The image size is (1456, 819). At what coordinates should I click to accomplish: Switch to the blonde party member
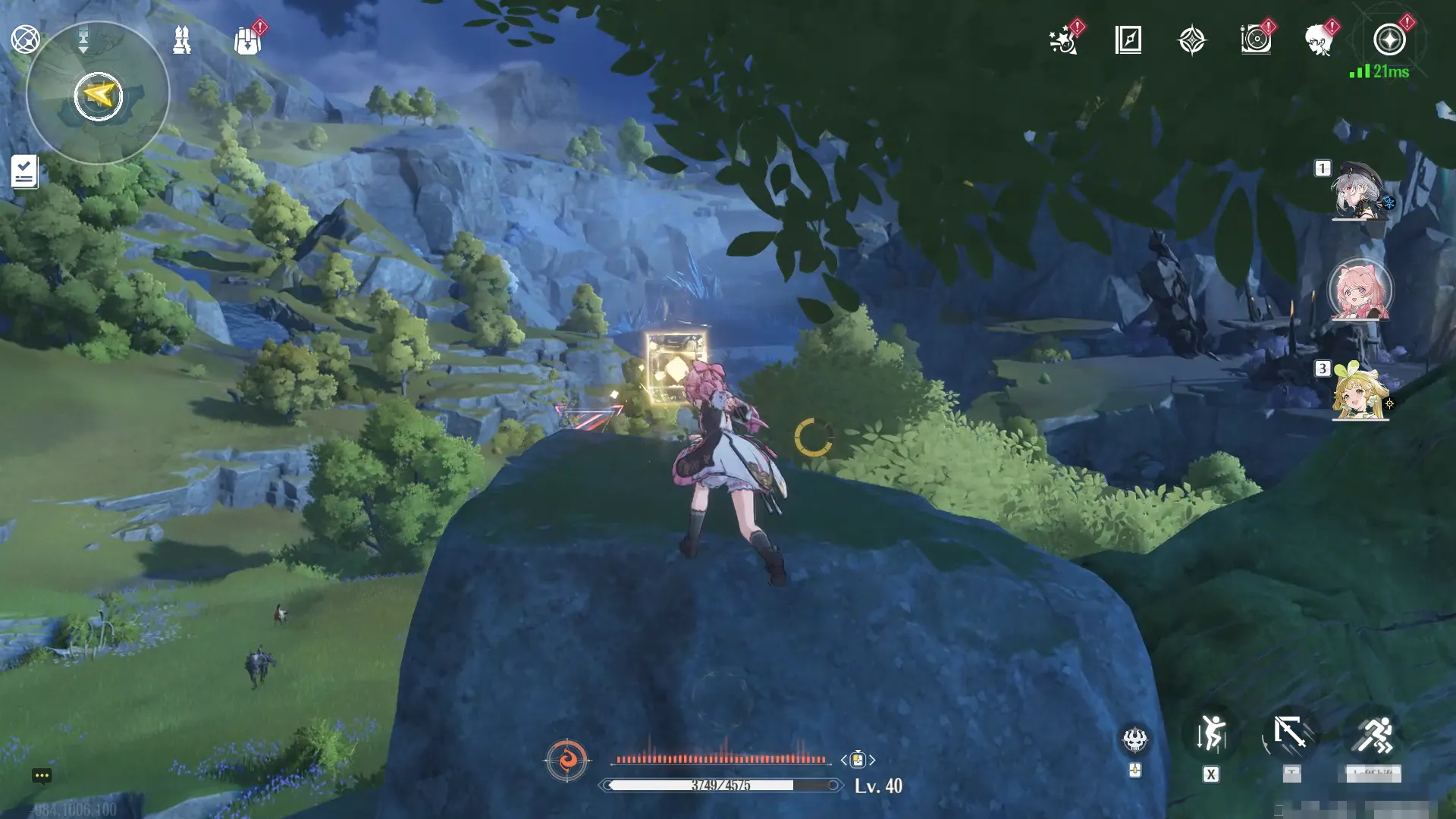click(x=1360, y=391)
